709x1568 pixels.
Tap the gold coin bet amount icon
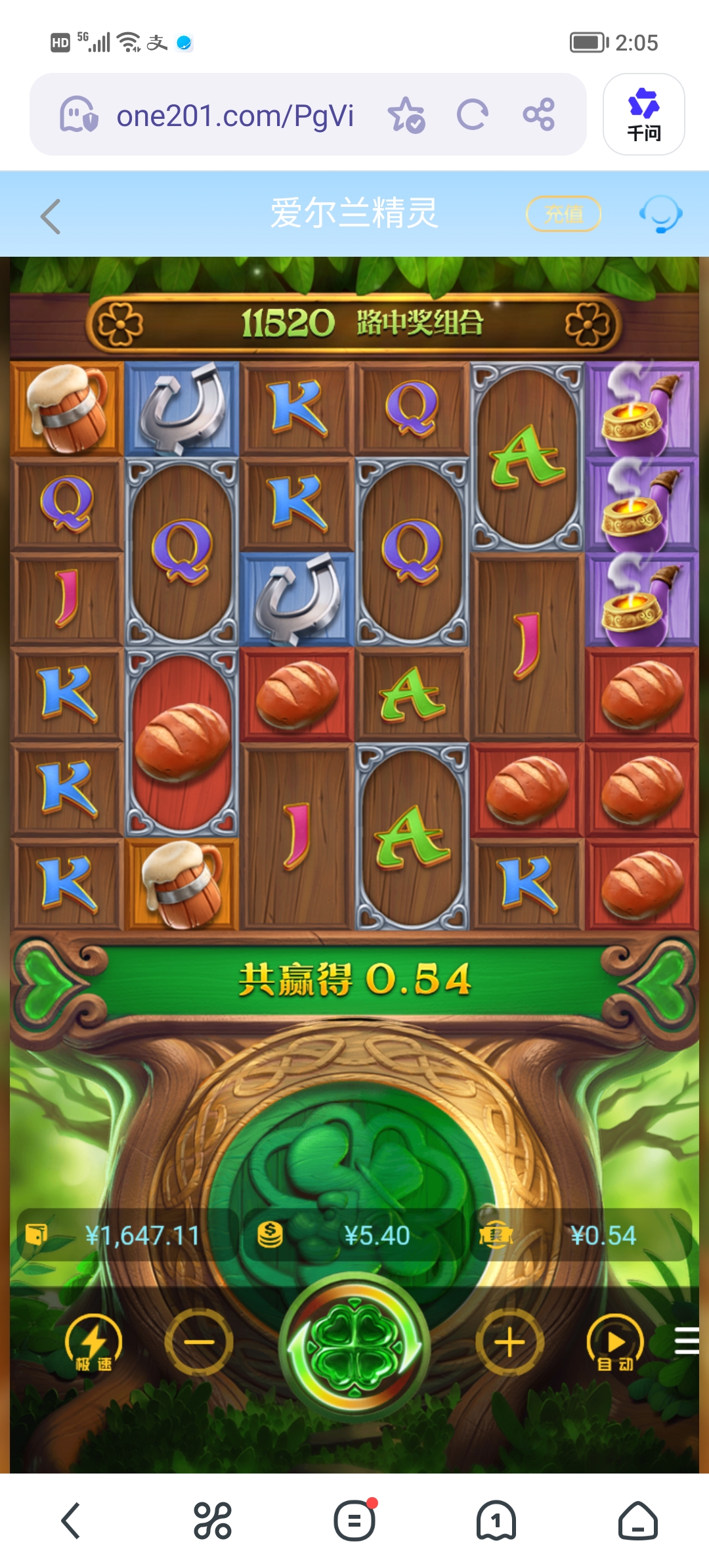click(x=270, y=1235)
